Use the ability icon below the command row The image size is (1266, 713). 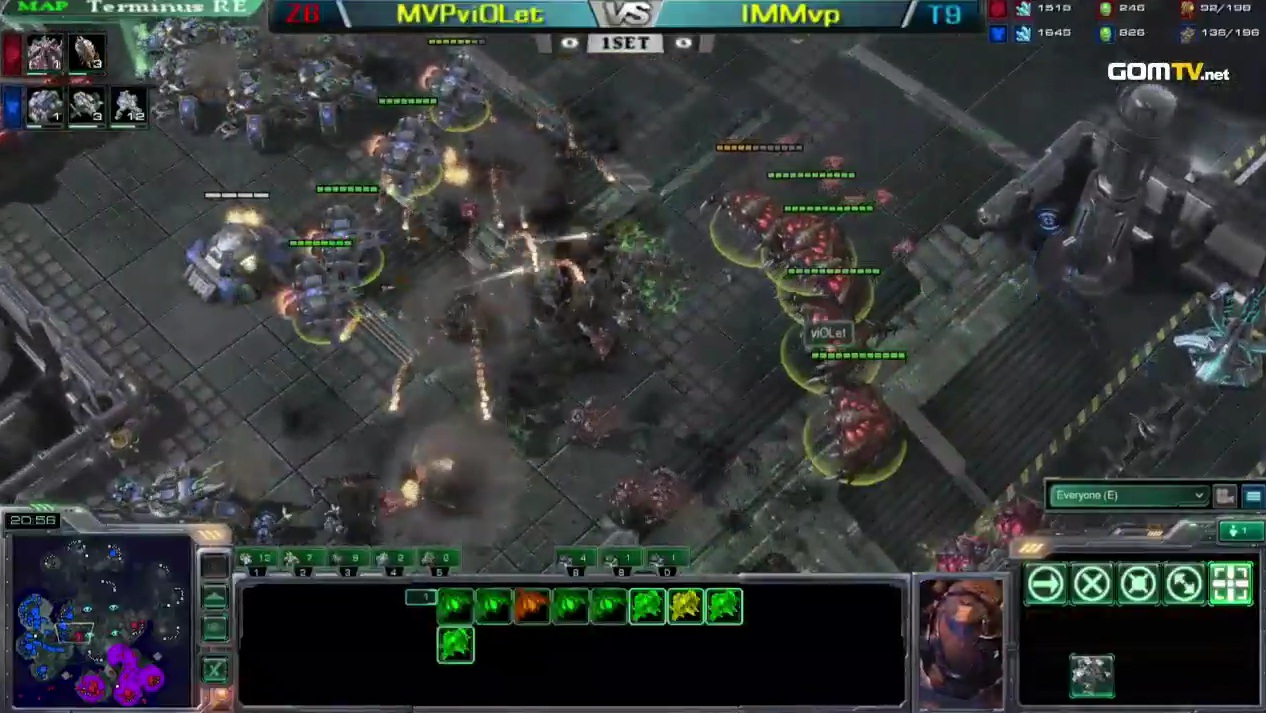pyautogui.click(x=1091, y=675)
